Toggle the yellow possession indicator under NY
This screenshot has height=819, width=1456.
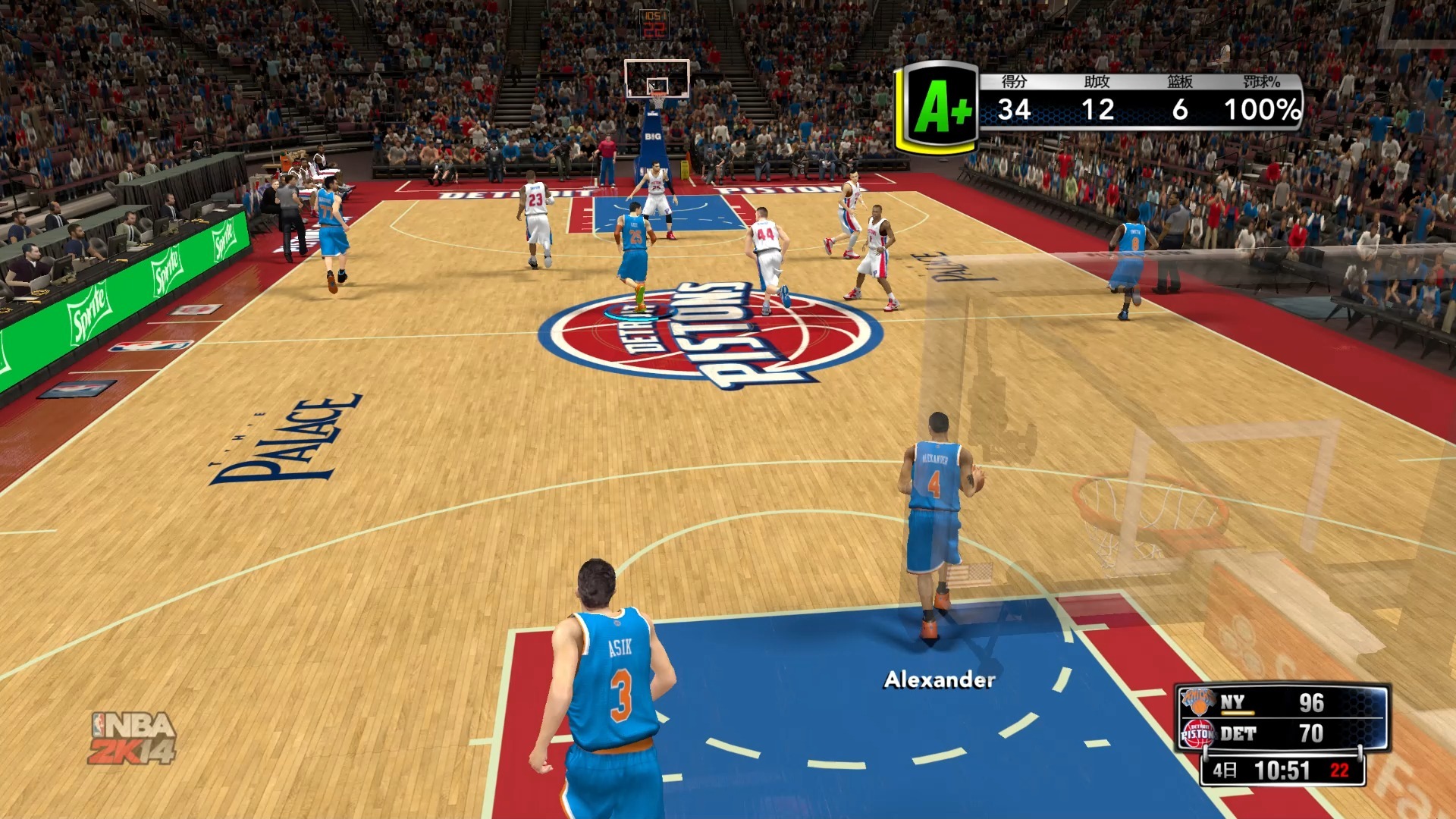tap(1237, 714)
